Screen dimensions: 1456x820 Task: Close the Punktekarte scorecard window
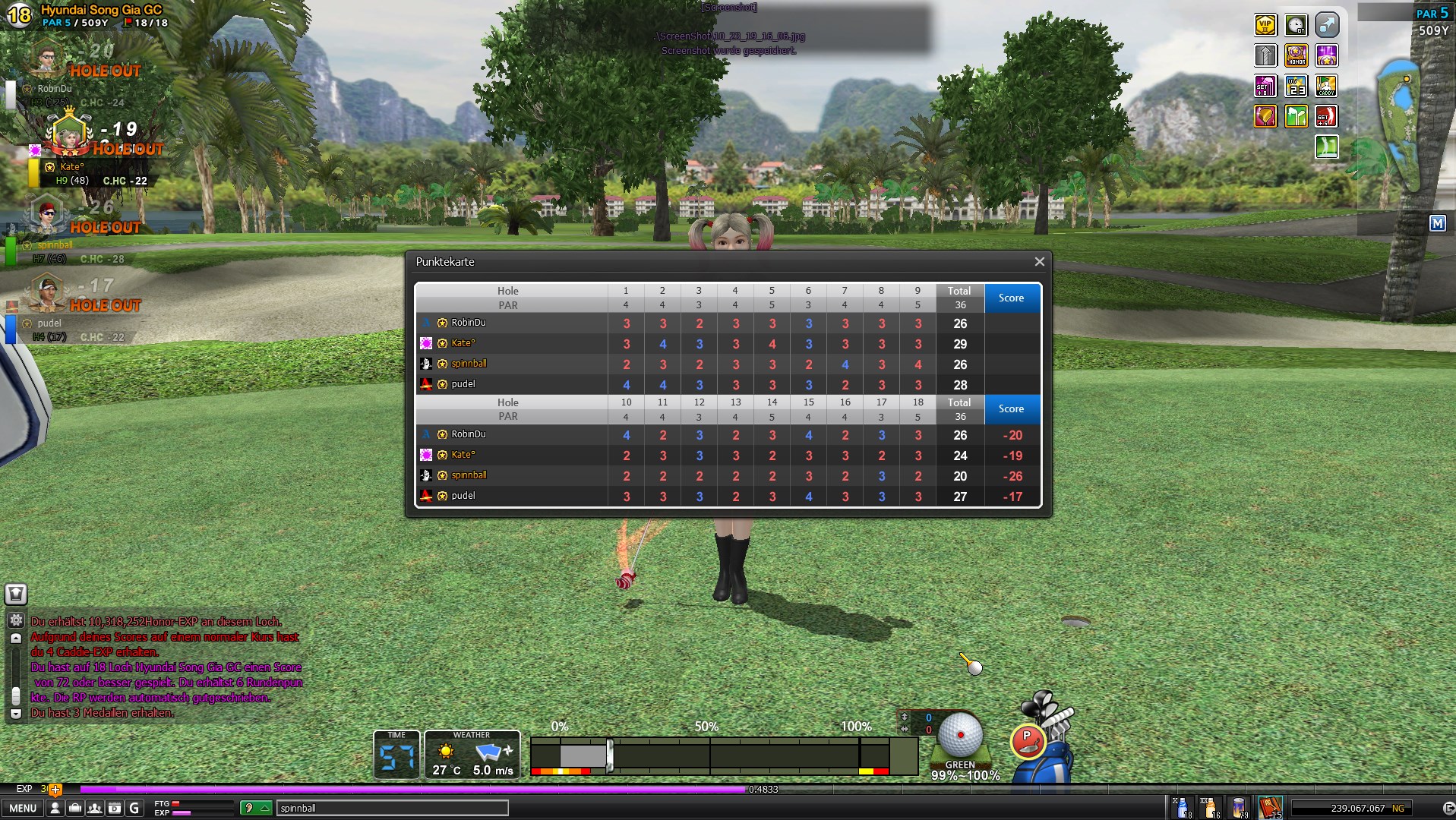coord(1039,262)
